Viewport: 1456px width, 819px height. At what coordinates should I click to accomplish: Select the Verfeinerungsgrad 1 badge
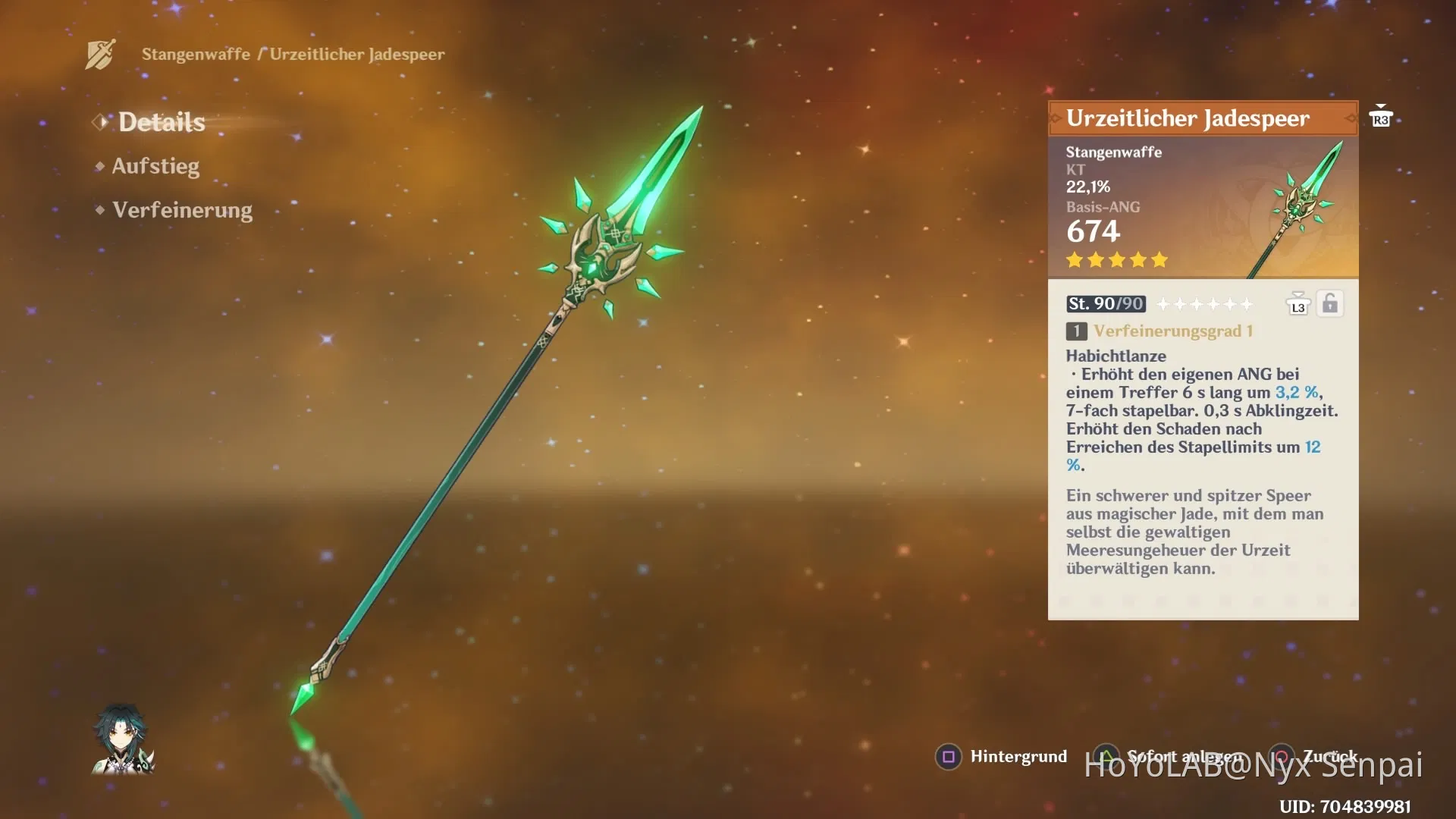click(1076, 330)
